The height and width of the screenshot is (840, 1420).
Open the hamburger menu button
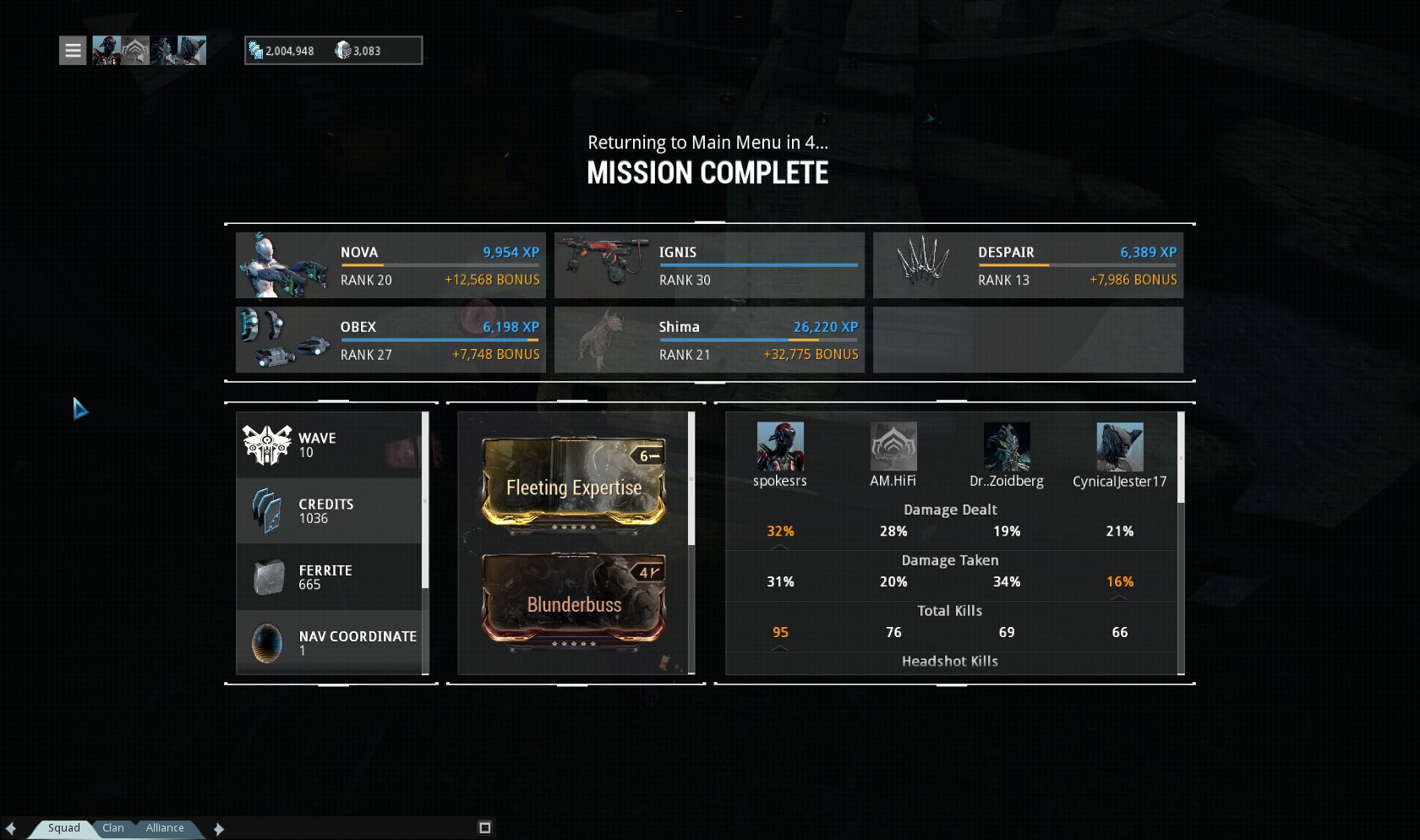point(73,51)
